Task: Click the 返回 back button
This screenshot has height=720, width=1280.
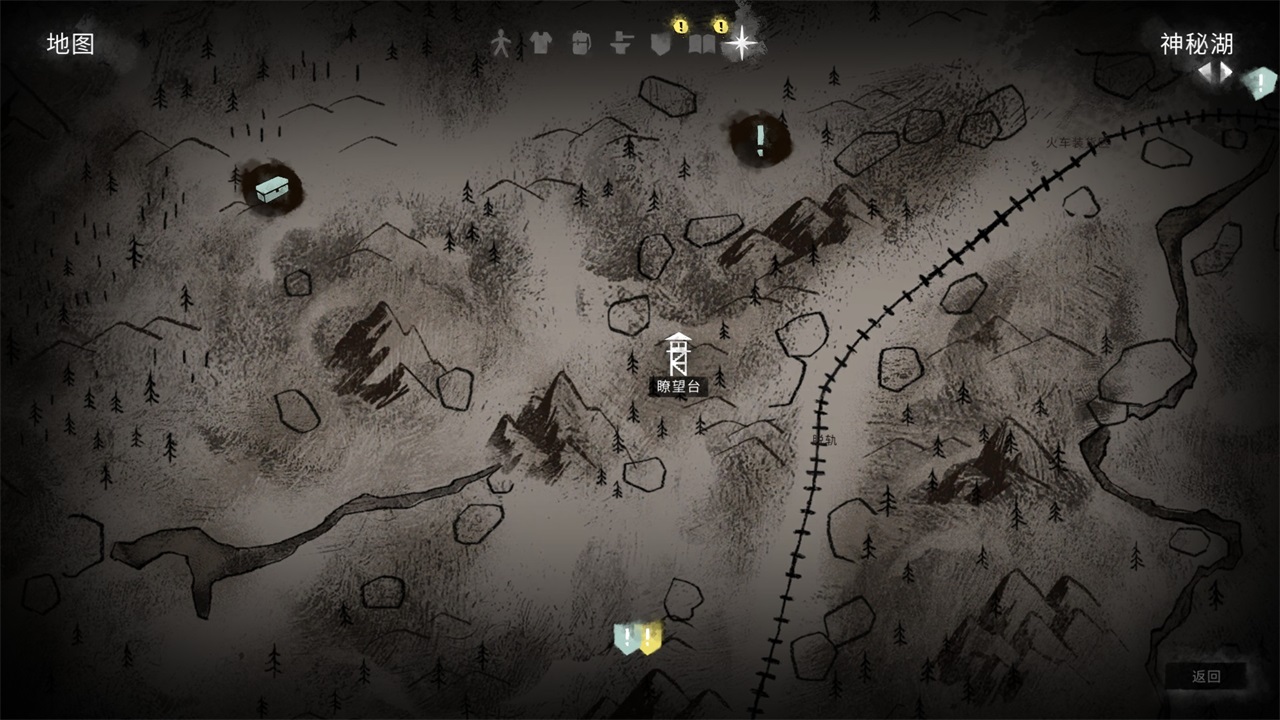Action: tap(1206, 676)
